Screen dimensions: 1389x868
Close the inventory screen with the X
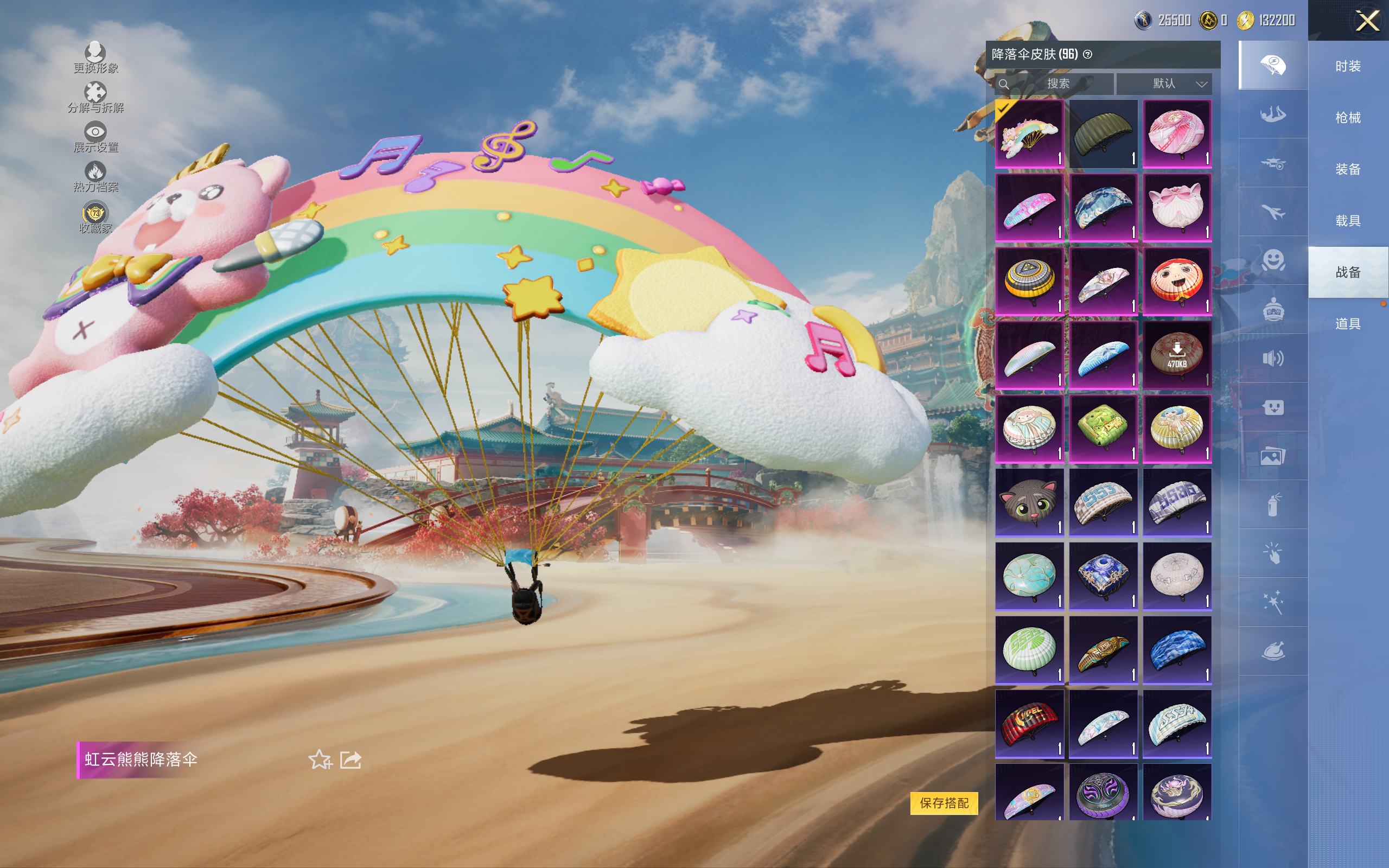tap(1367, 21)
